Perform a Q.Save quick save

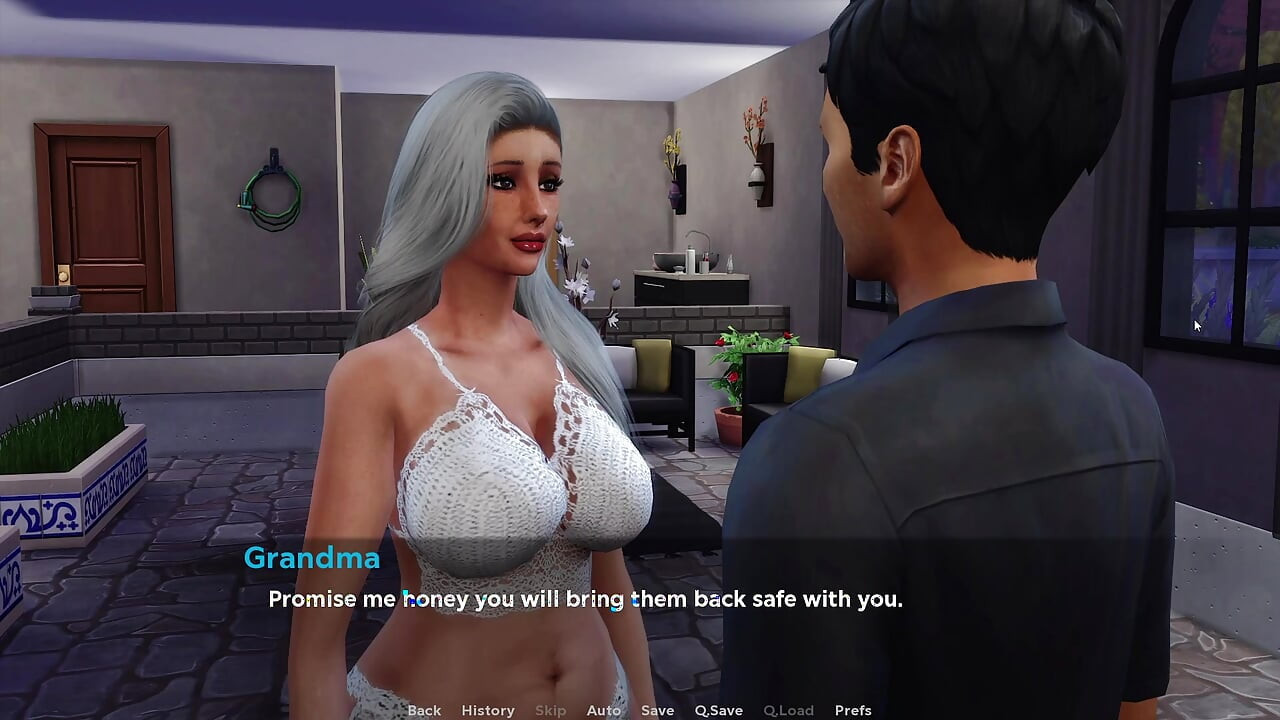718,710
